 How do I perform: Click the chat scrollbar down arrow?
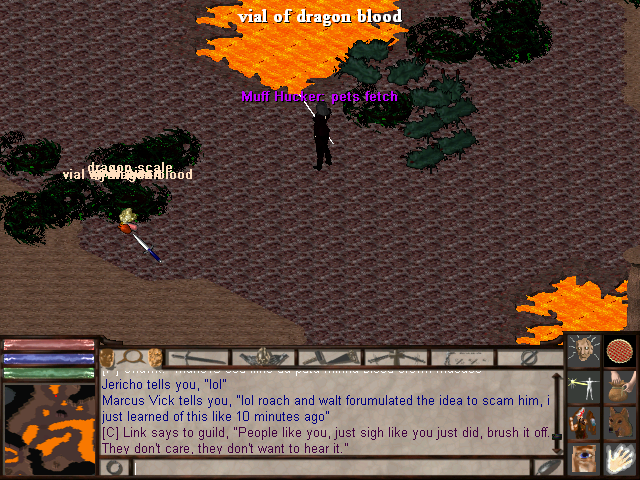point(557,449)
